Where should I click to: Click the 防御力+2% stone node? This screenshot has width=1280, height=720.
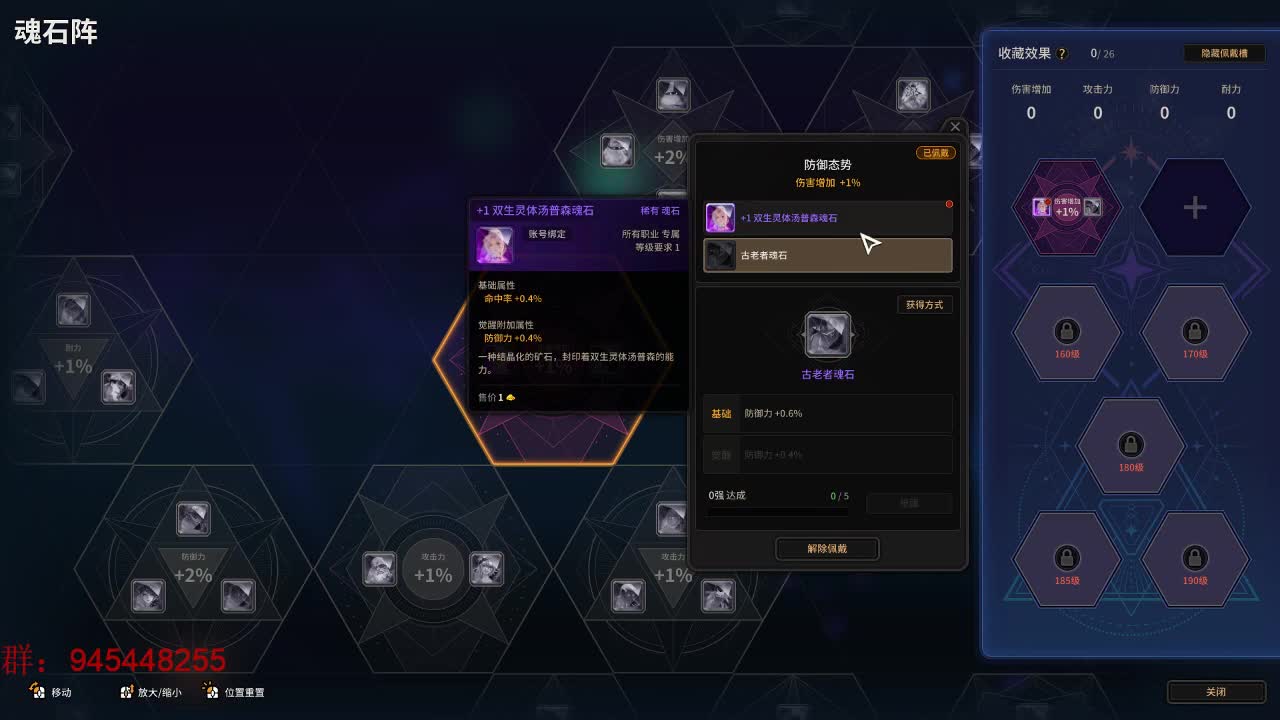pos(190,560)
